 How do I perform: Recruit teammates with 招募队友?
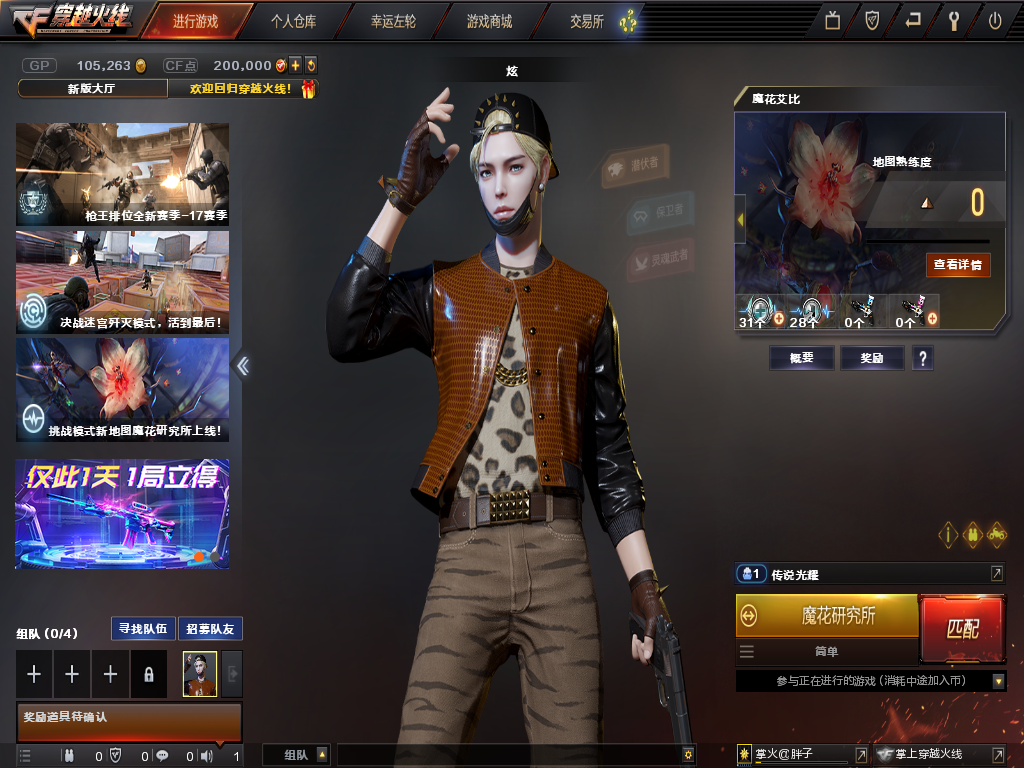(x=210, y=629)
